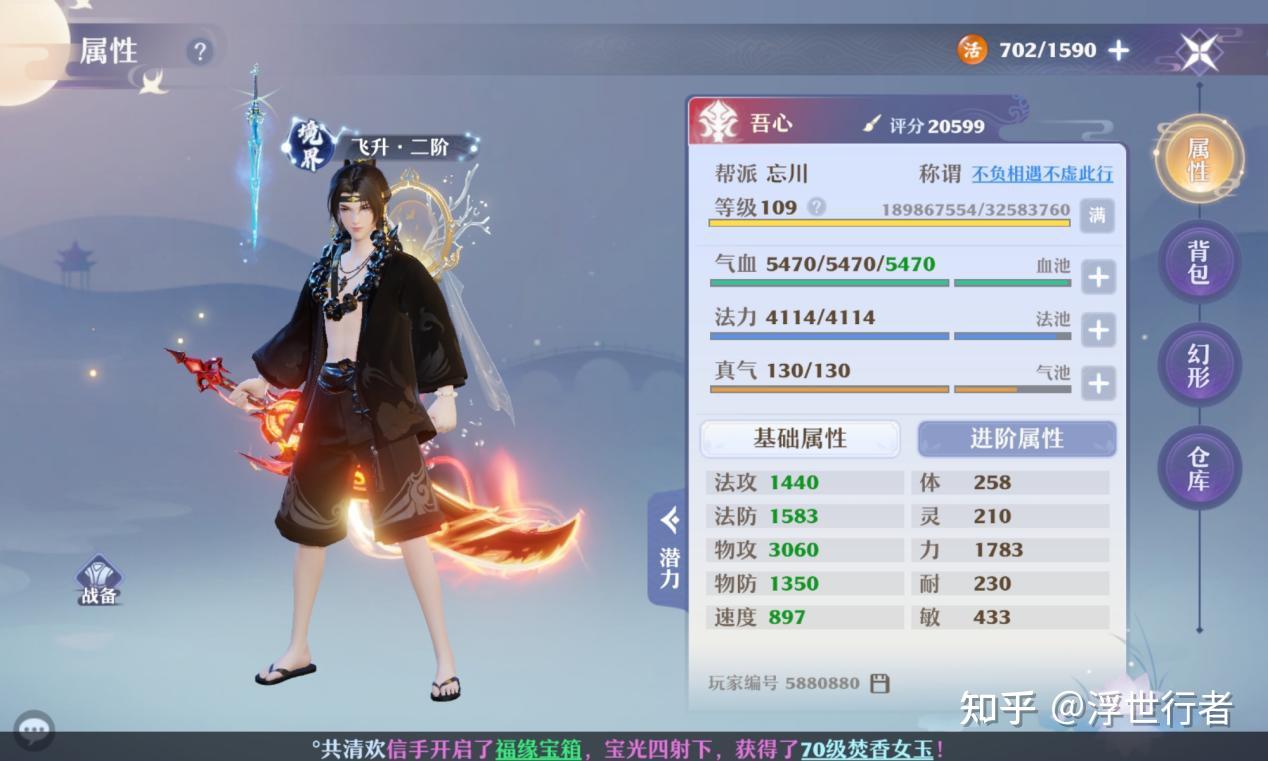The height and width of the screenshot is (761, 1268).
Task: Expand the 潜力 side panel
Action: pyautogui.click(x=669, y=548)
